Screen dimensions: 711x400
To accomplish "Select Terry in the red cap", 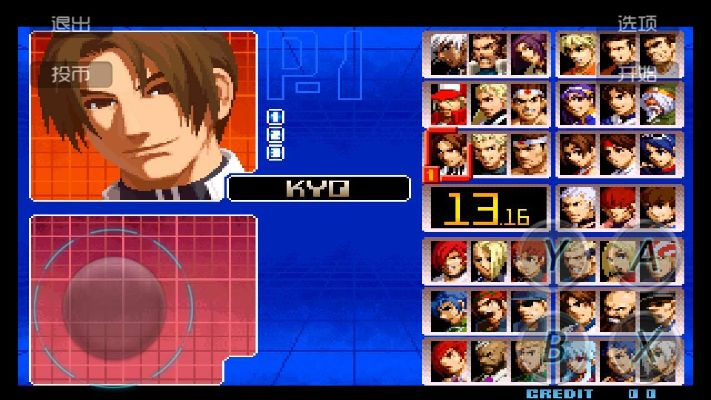I will tap(449, 103).
